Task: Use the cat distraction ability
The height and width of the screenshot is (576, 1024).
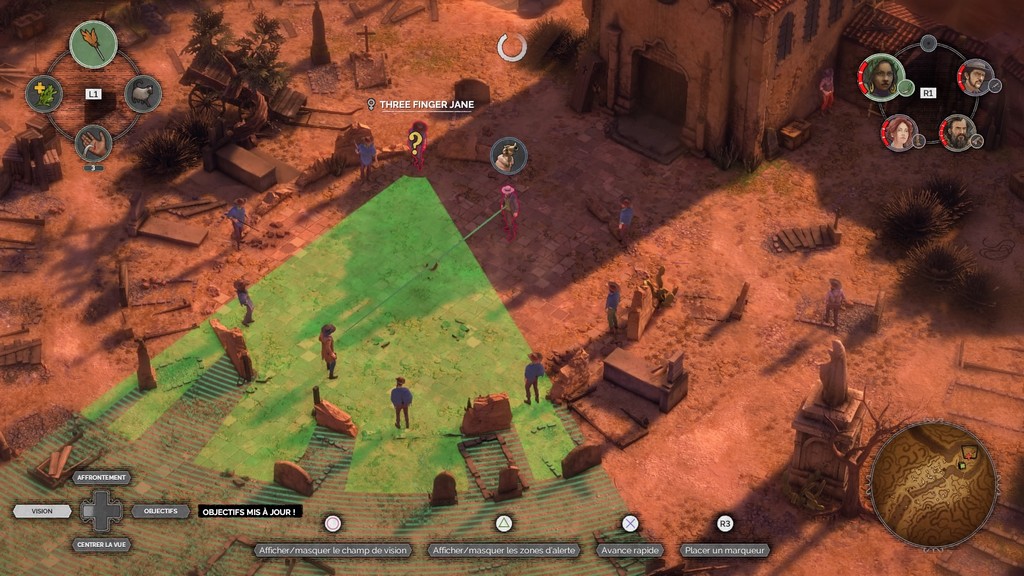Action: click(x=143, y=93)
